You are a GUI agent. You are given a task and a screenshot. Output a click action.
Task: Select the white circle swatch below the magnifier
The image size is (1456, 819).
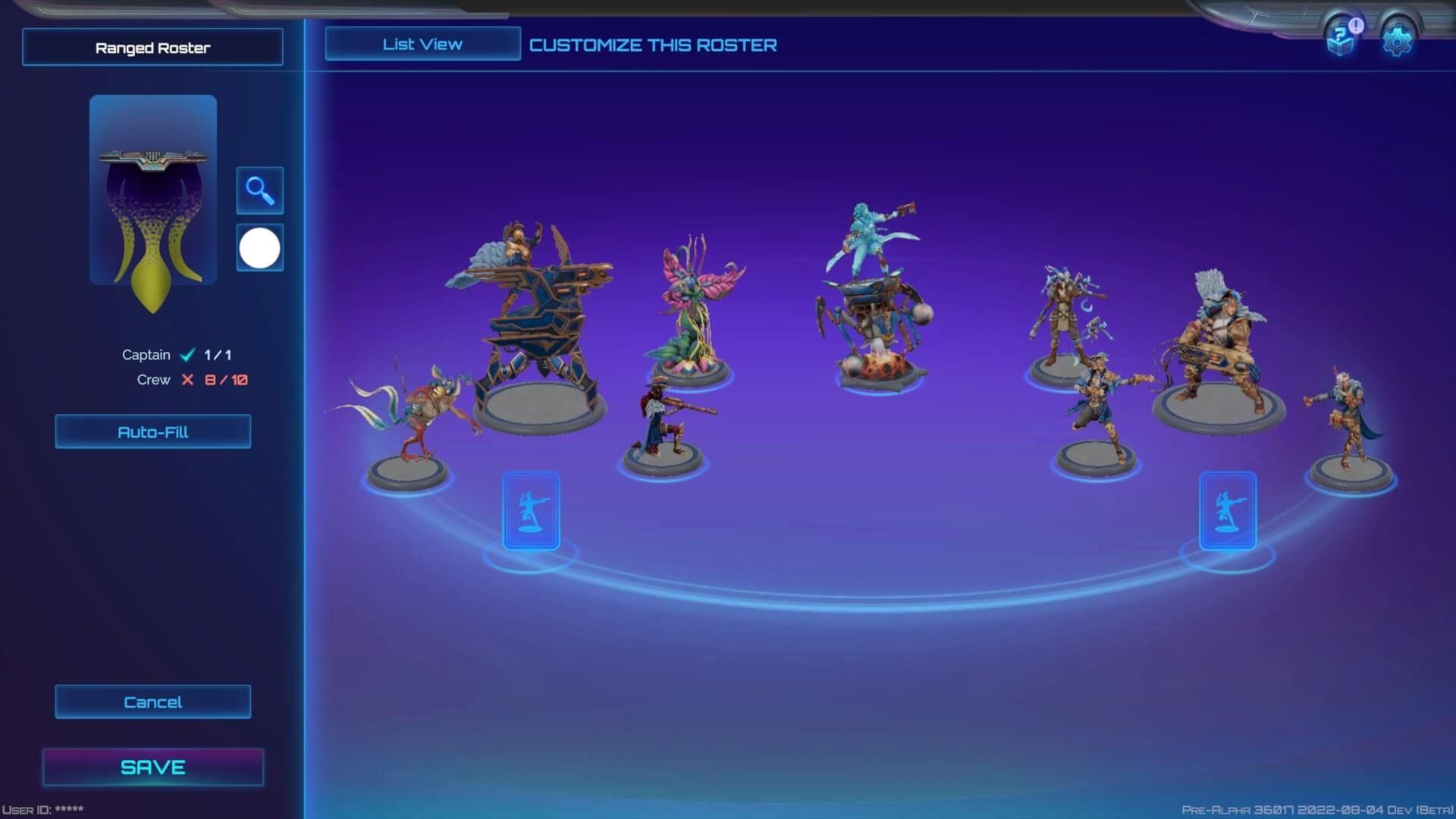(x=259, y=247)
